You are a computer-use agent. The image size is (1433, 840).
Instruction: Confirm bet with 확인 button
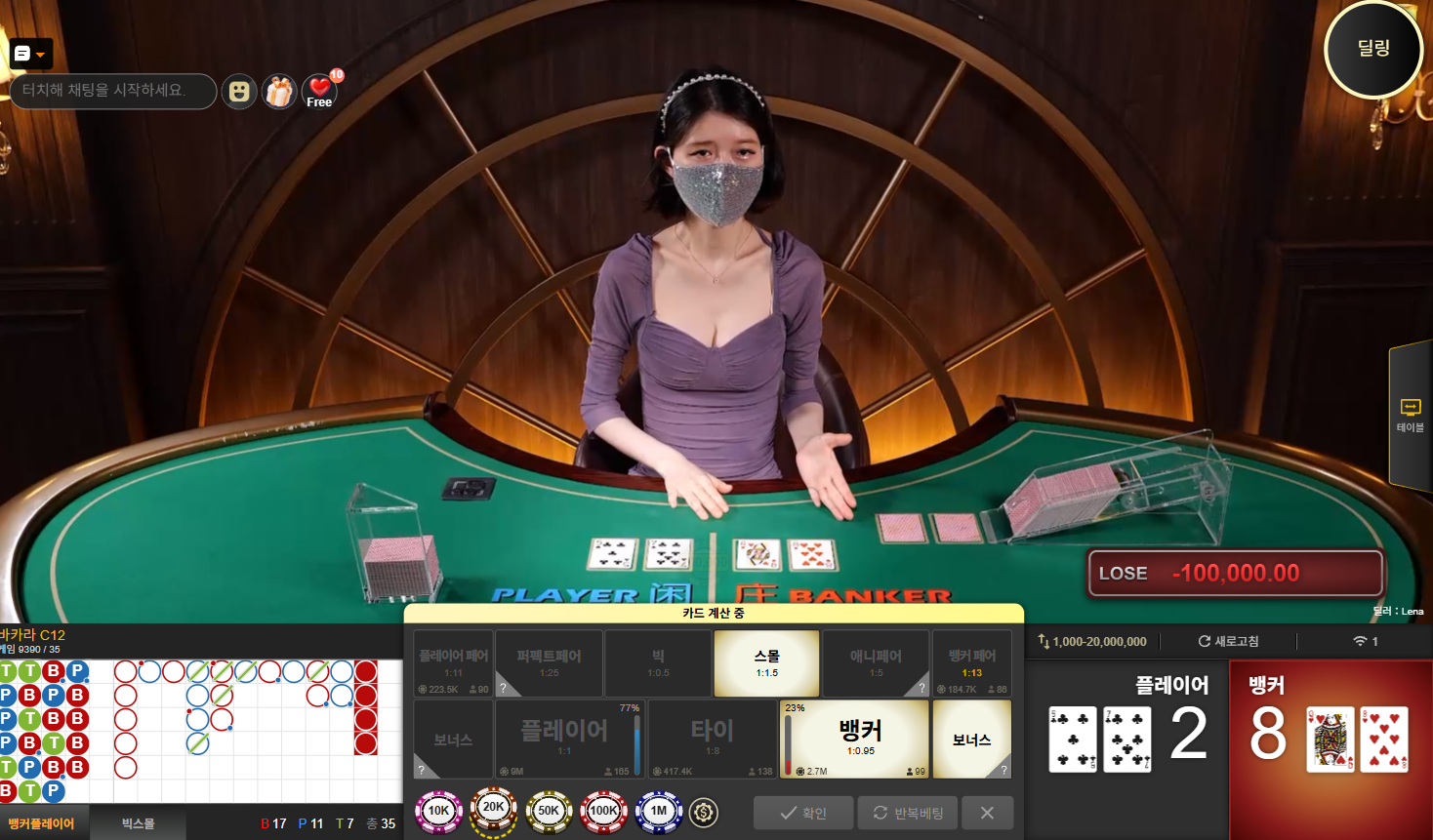(x=803, y=813)
